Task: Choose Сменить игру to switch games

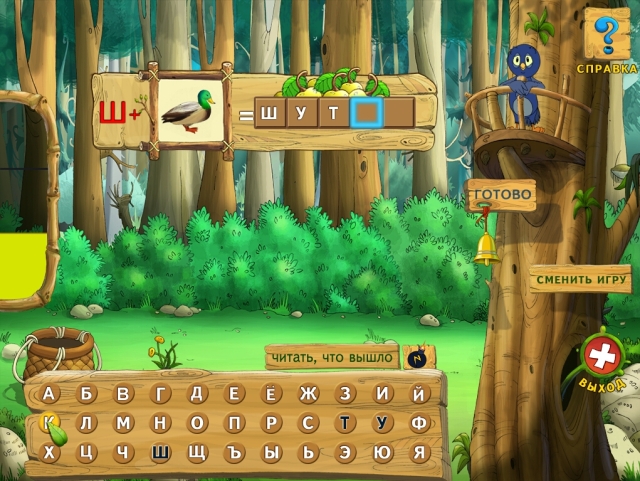Action: [580, 279]
